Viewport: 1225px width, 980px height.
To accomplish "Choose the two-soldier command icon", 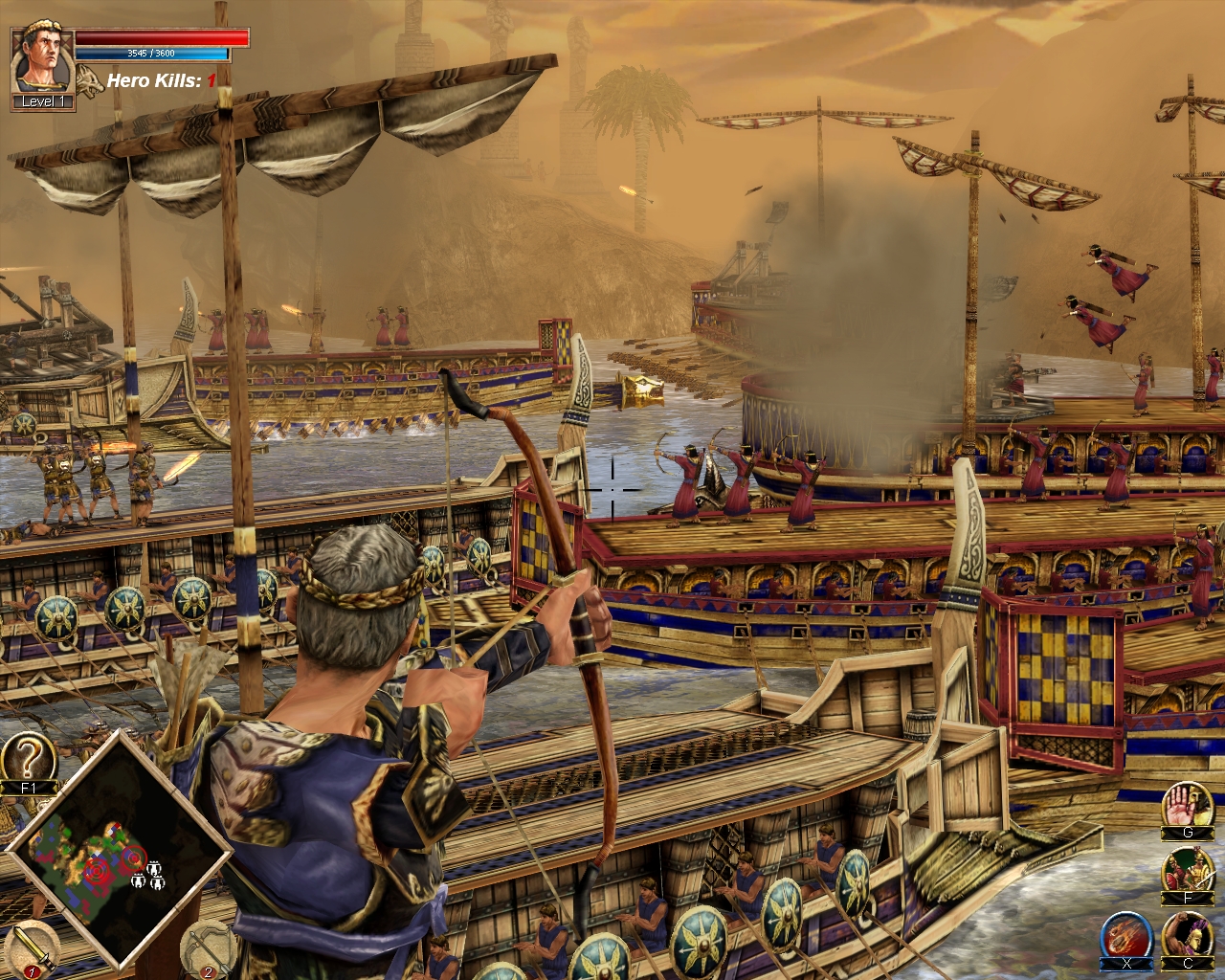I will click(x=1187, y=871).
